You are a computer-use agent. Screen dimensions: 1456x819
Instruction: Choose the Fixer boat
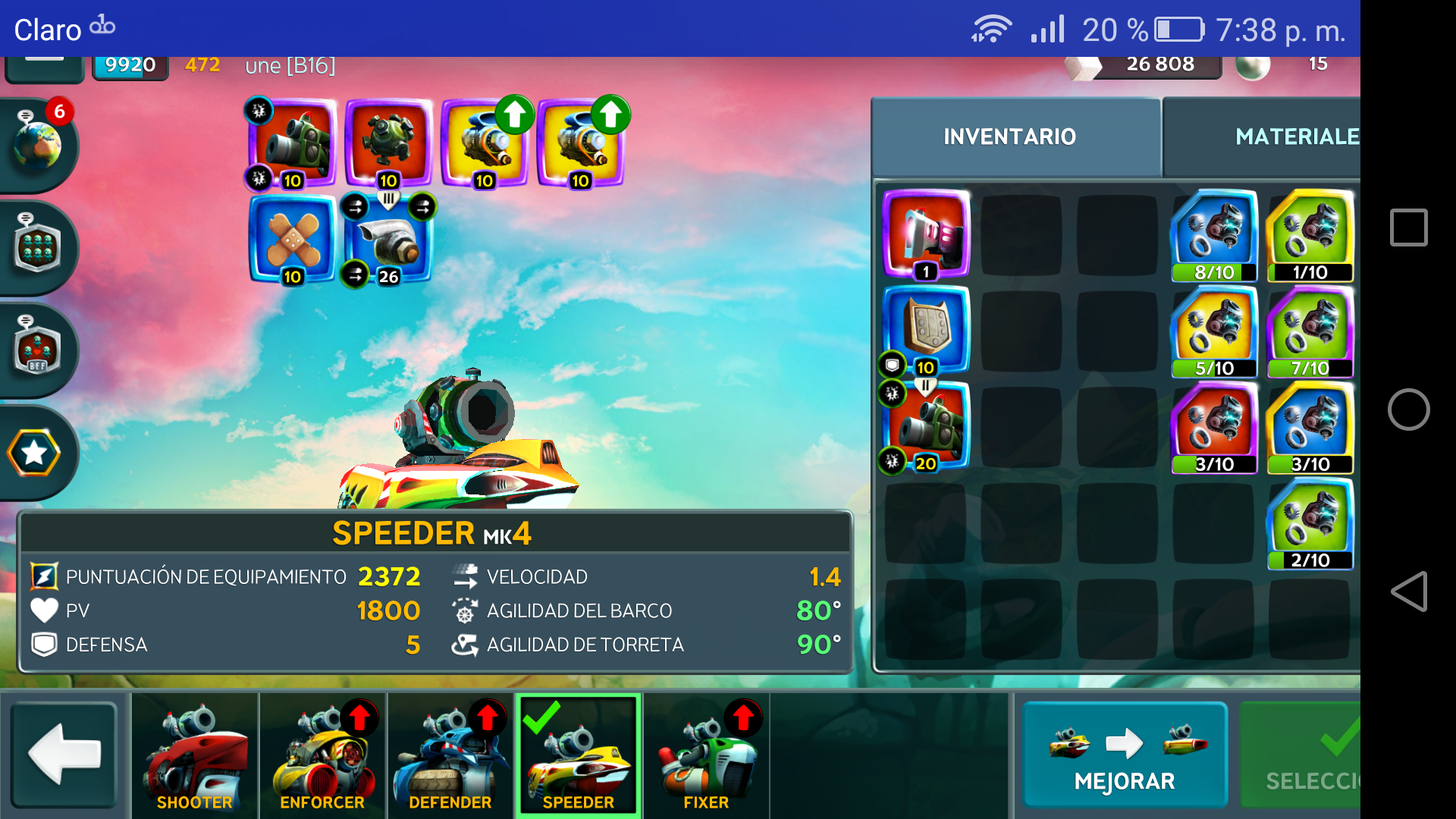(x=706, y=756)
